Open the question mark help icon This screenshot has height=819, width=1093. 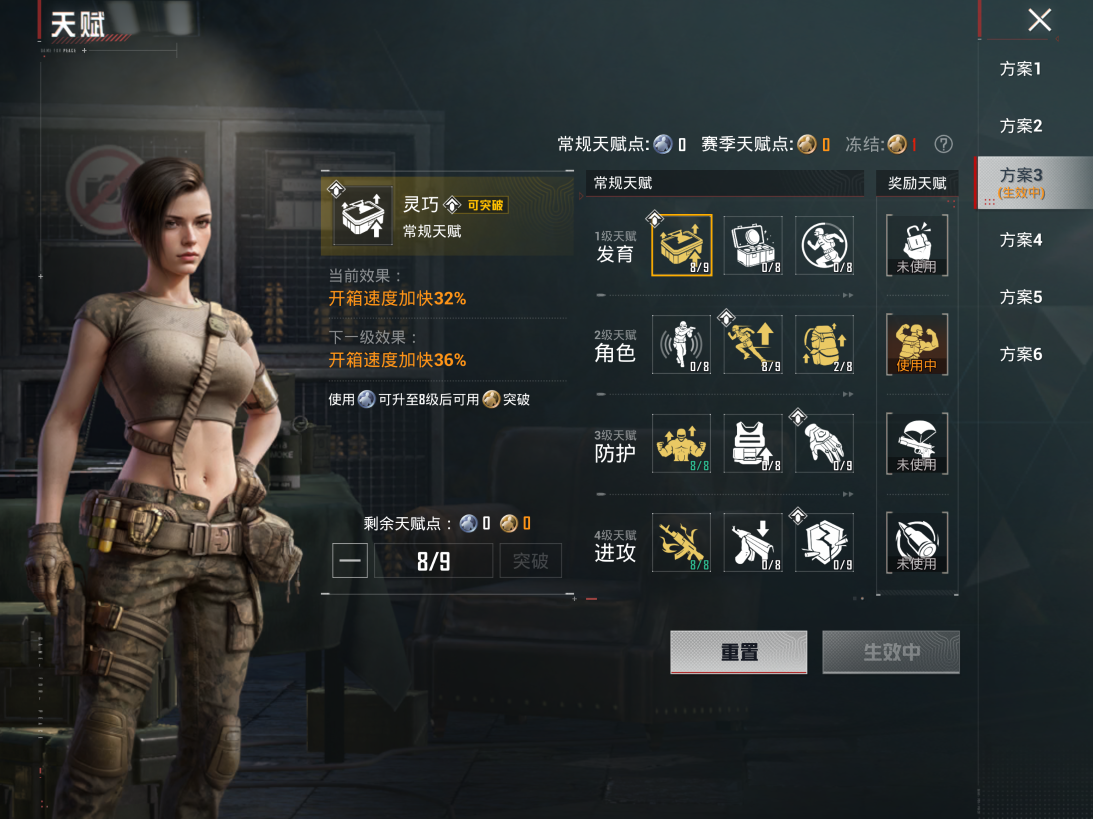(x=943, y=145)
